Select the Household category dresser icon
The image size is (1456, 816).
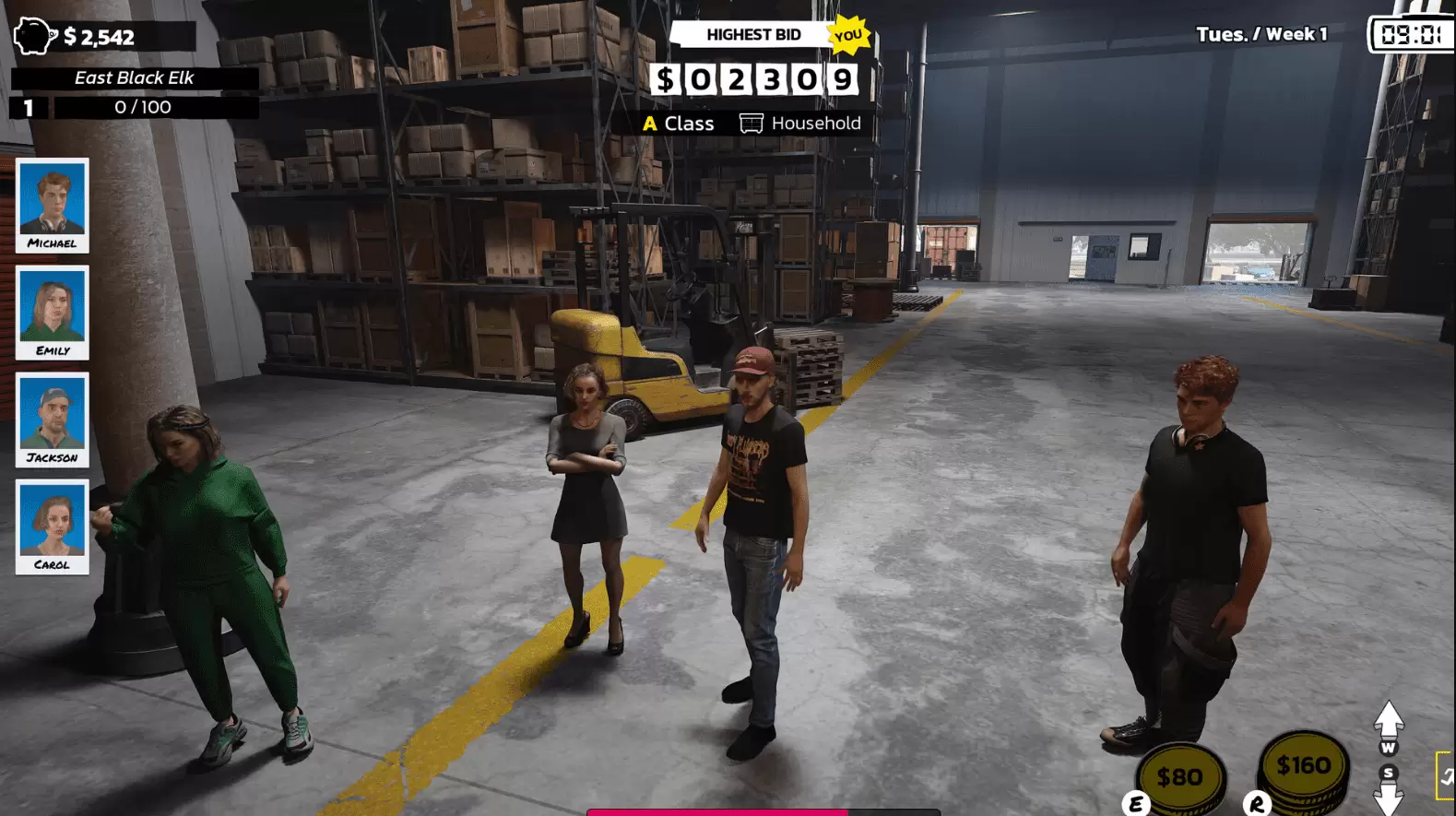click(752, 123)
